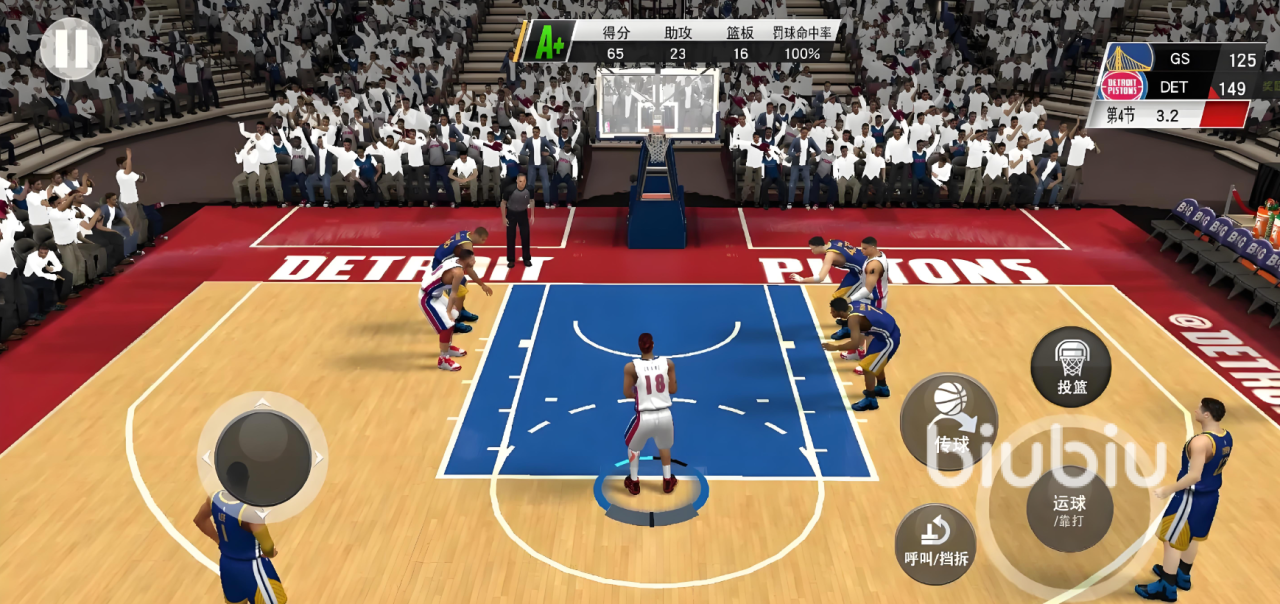The width and height of the screenshot is (1280, 604).
Task: Tap the 传球 pass button
Action: click(949, 422)
